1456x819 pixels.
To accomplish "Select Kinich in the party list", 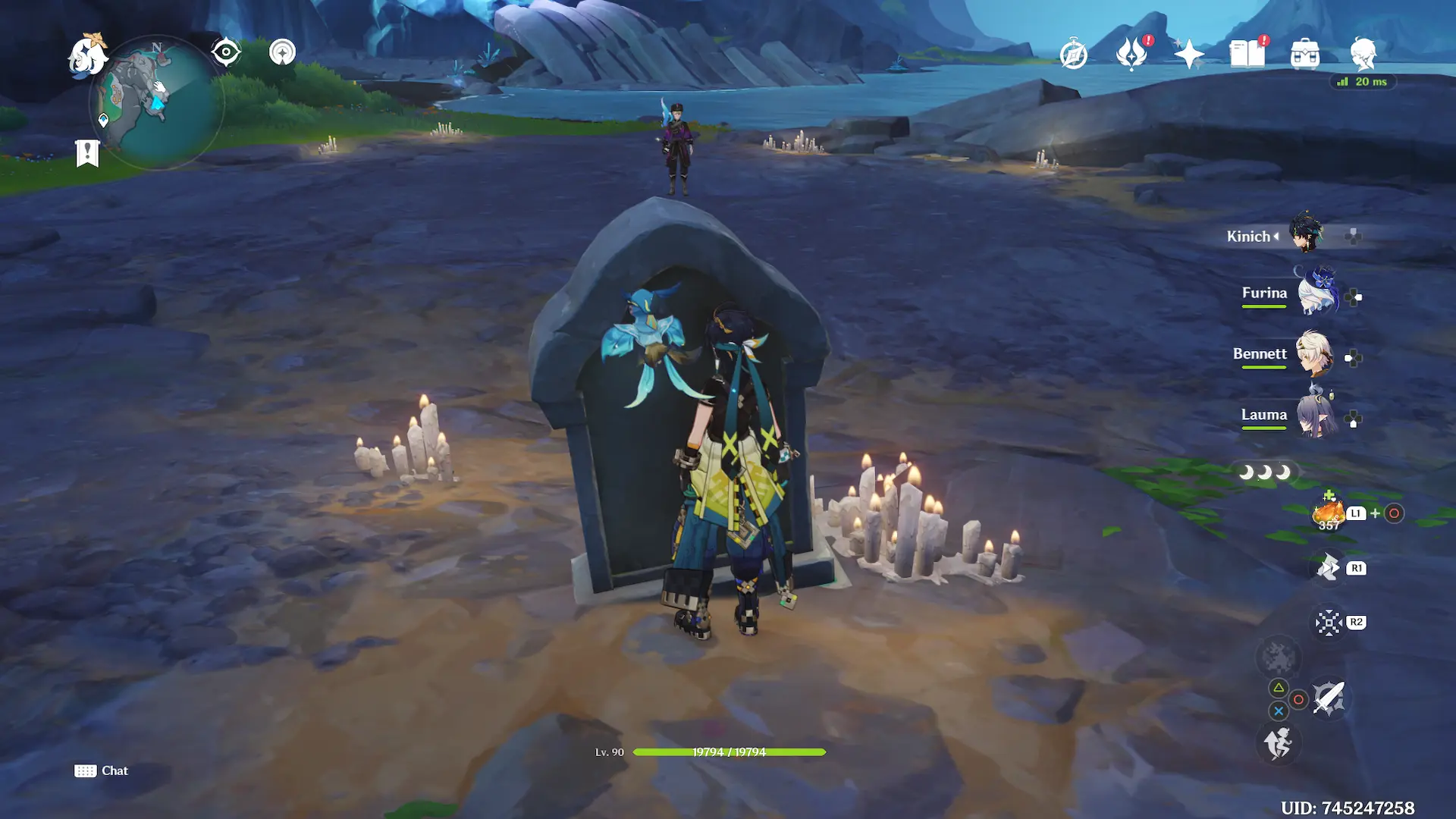I will [1306, 235].
